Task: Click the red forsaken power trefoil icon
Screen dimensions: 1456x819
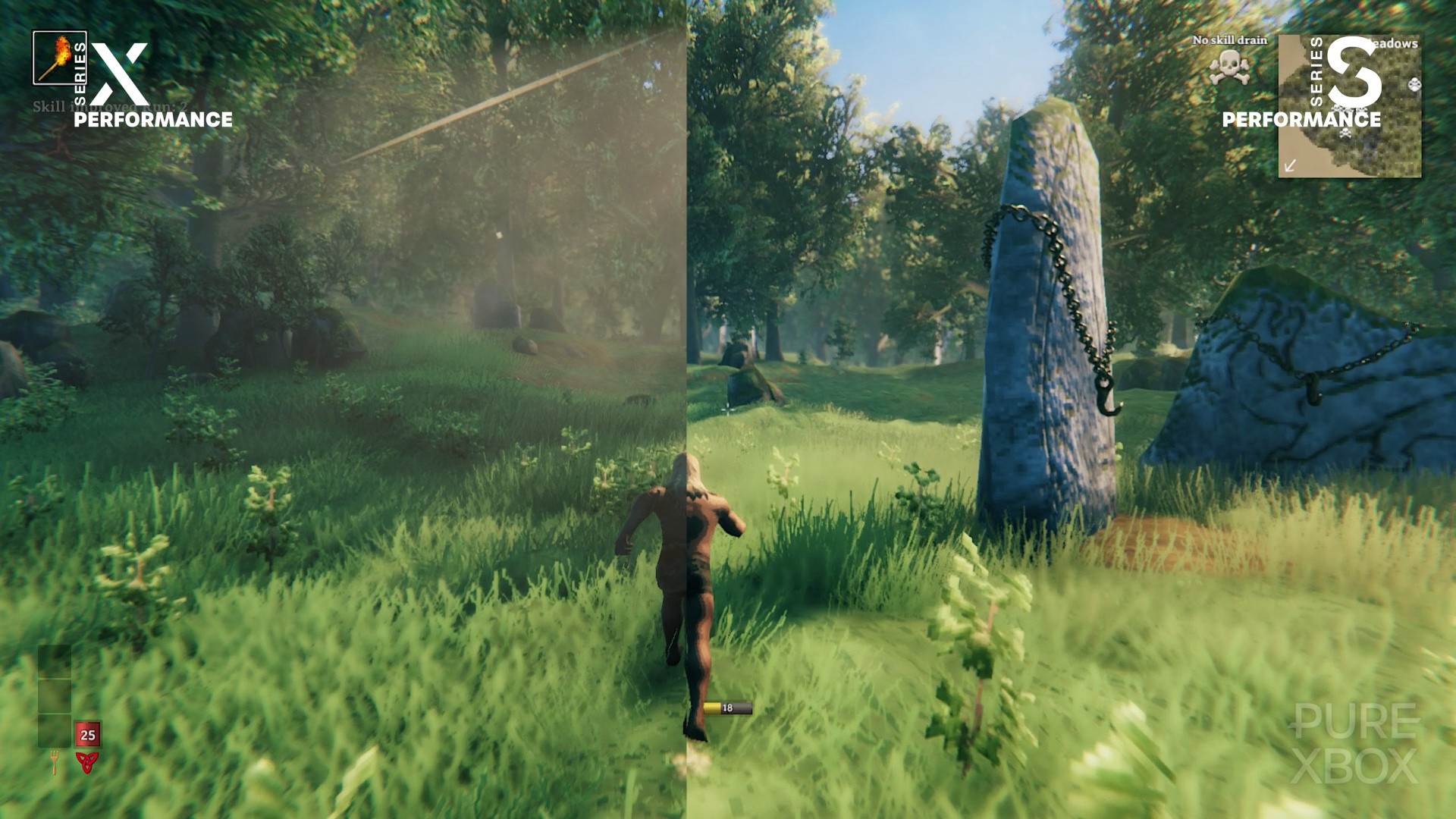Action: 88,762
